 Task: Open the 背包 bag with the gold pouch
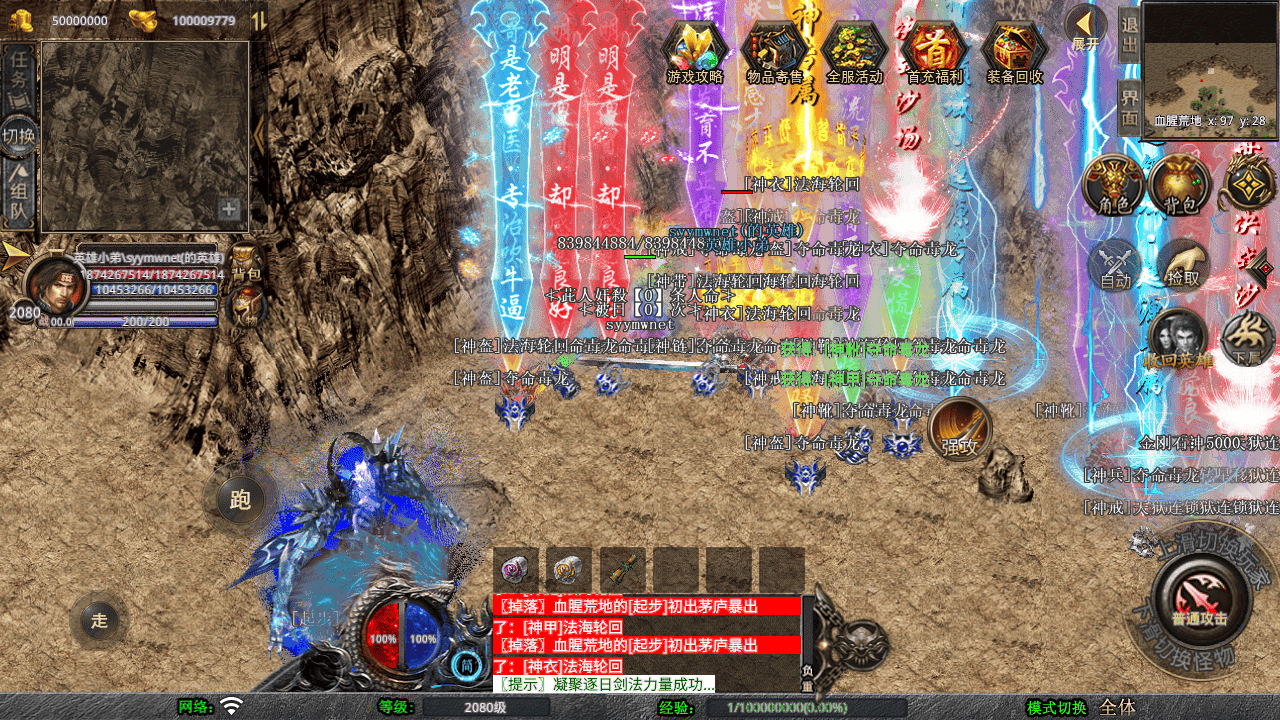click(1180, 186)
